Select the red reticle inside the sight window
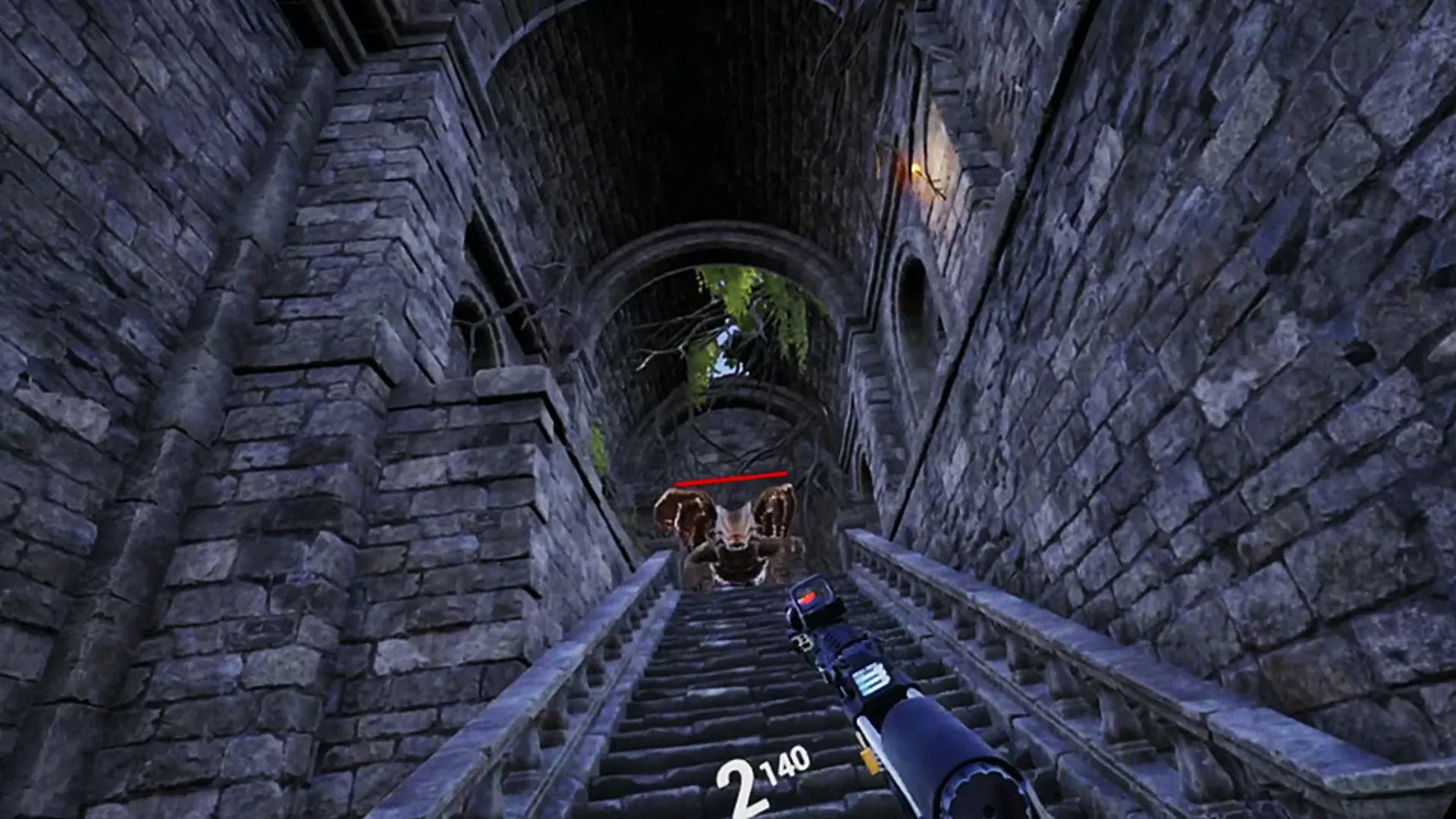1456x819 pixels. [x=809, y=597]
